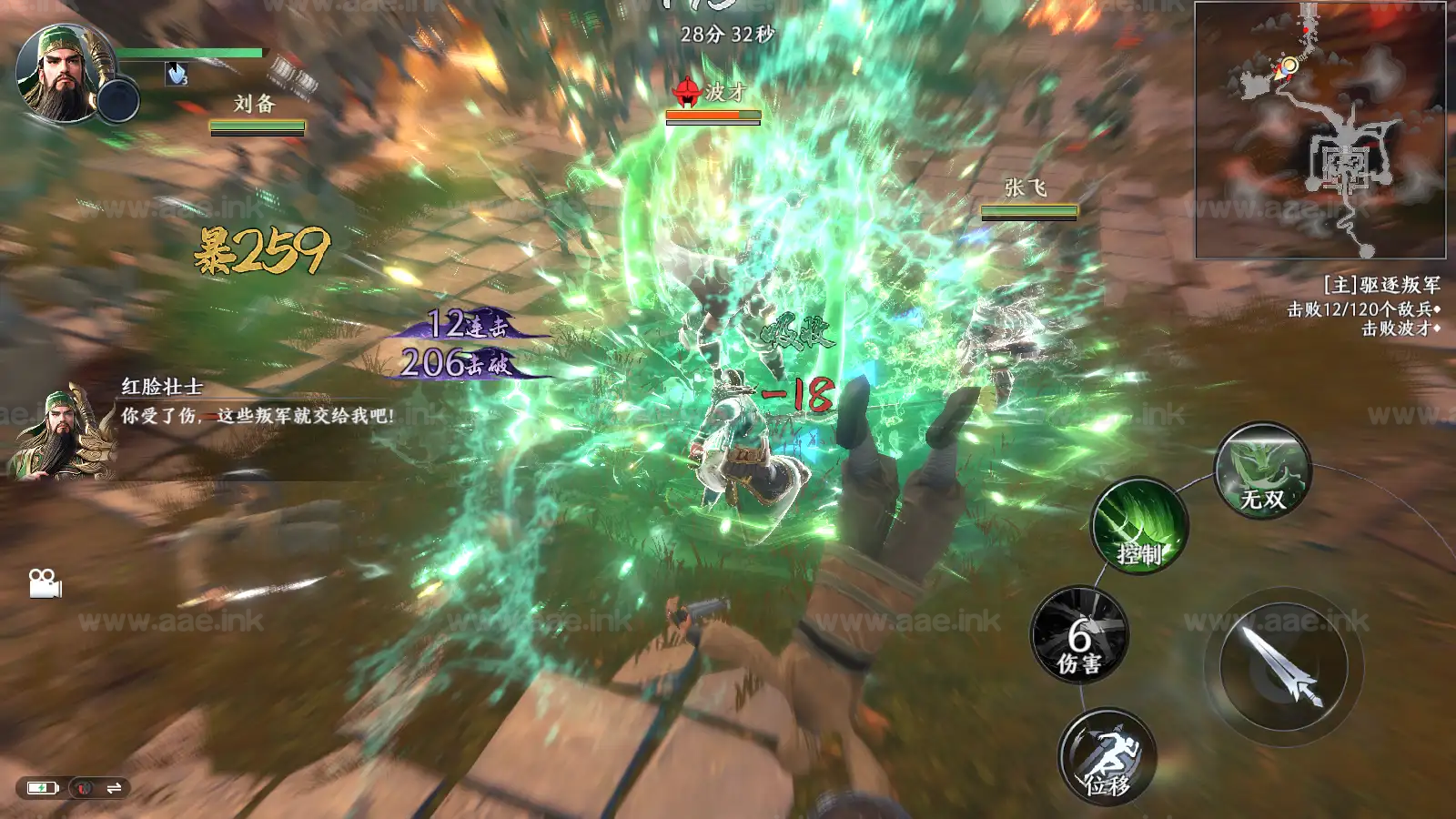
Task: Open the 驱逐叛军 main objective tracker
Action: tap(1380, 286)
